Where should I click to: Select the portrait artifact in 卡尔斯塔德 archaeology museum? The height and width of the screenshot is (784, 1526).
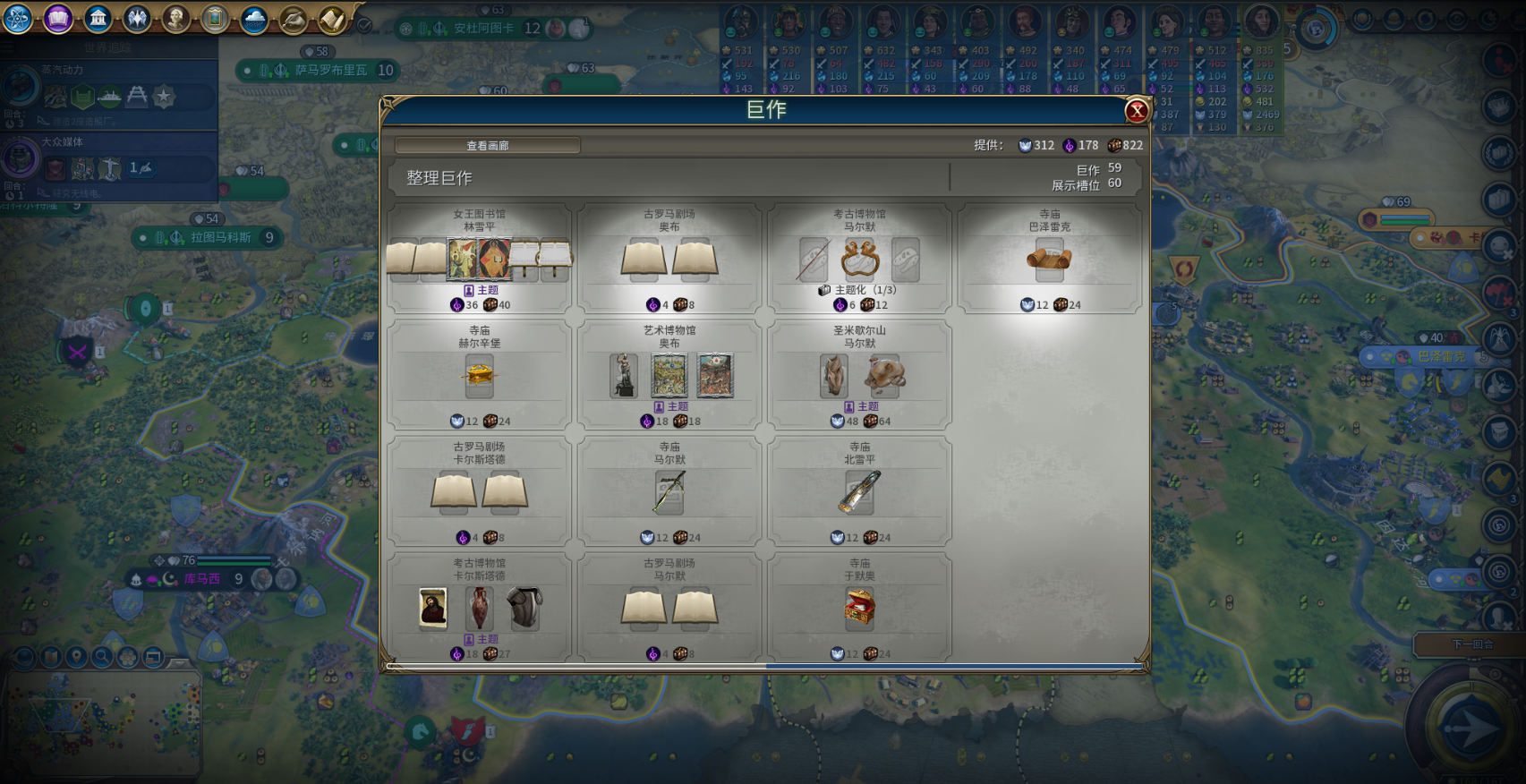click(x=433, y=608)
